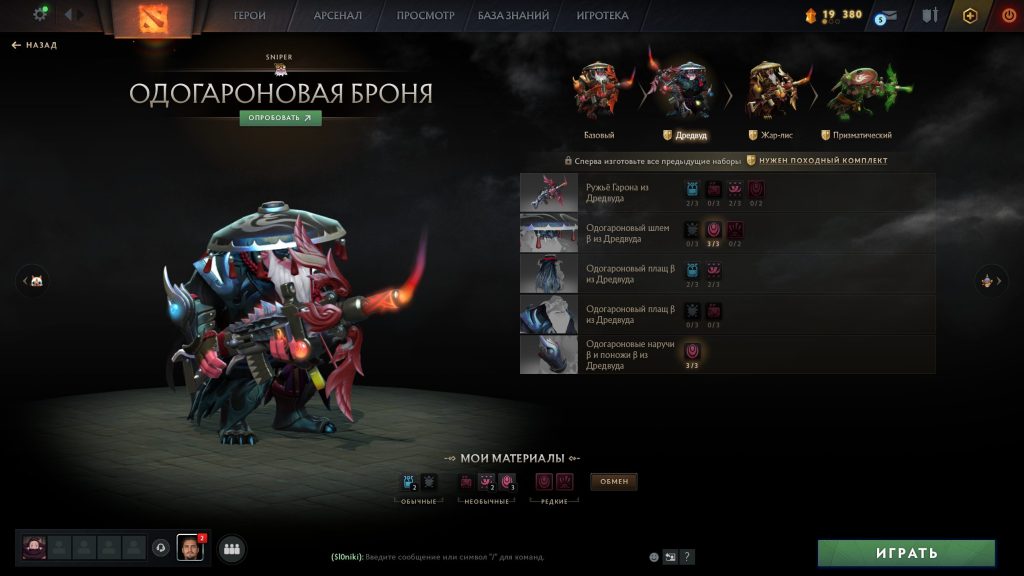Image resolution: width=1024 pixels, height=576 pixels.
Task: Try the set with ОПРОБОВАТЬ button
Action: pyautogui.click(x=280, y=117)
